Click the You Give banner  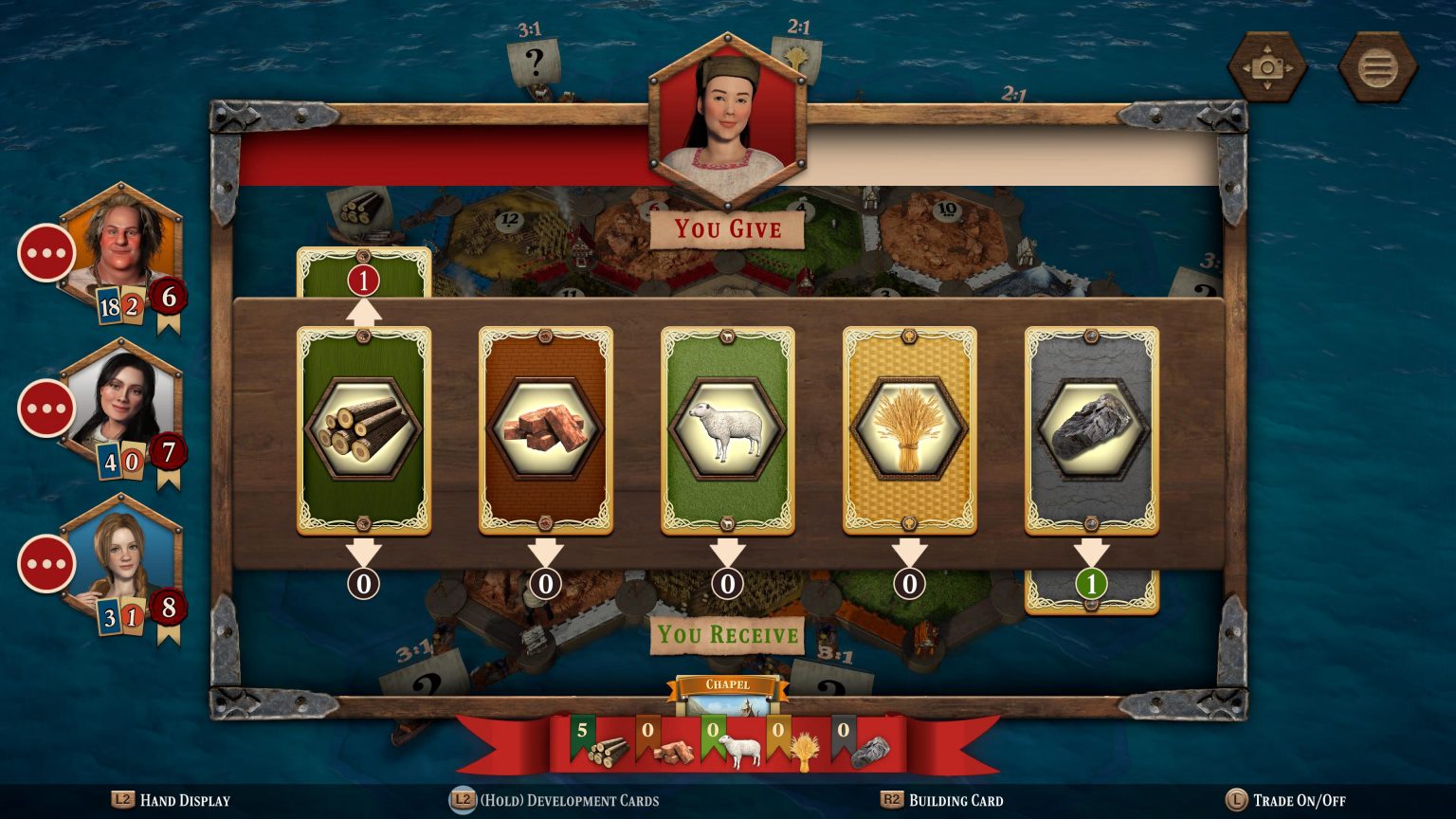click(x=727, y=229)
